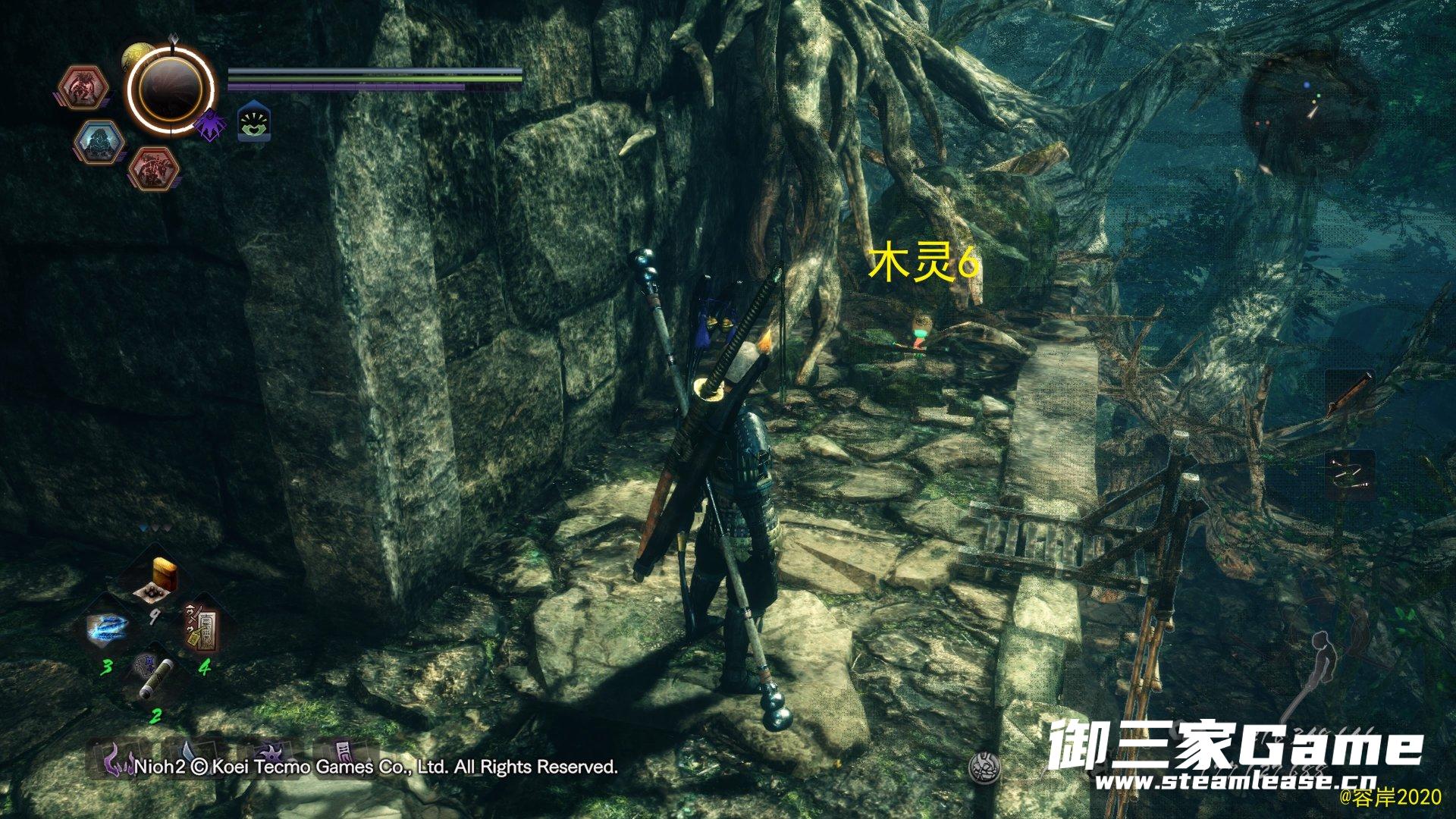1456x819 pixels.
Task: Select the blue feather item slot
Action: (108, 629)
